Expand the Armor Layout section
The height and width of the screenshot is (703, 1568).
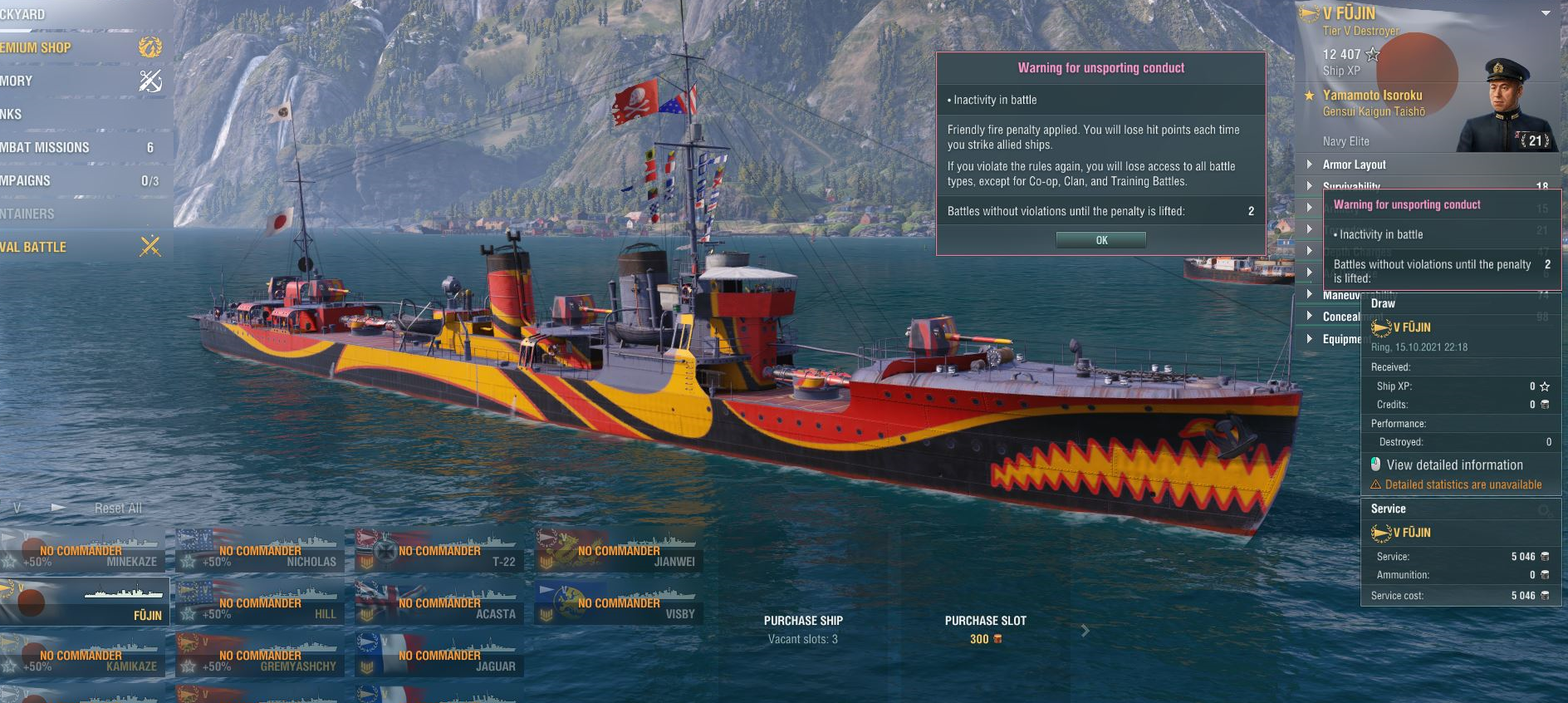(x=1354, y=165)
